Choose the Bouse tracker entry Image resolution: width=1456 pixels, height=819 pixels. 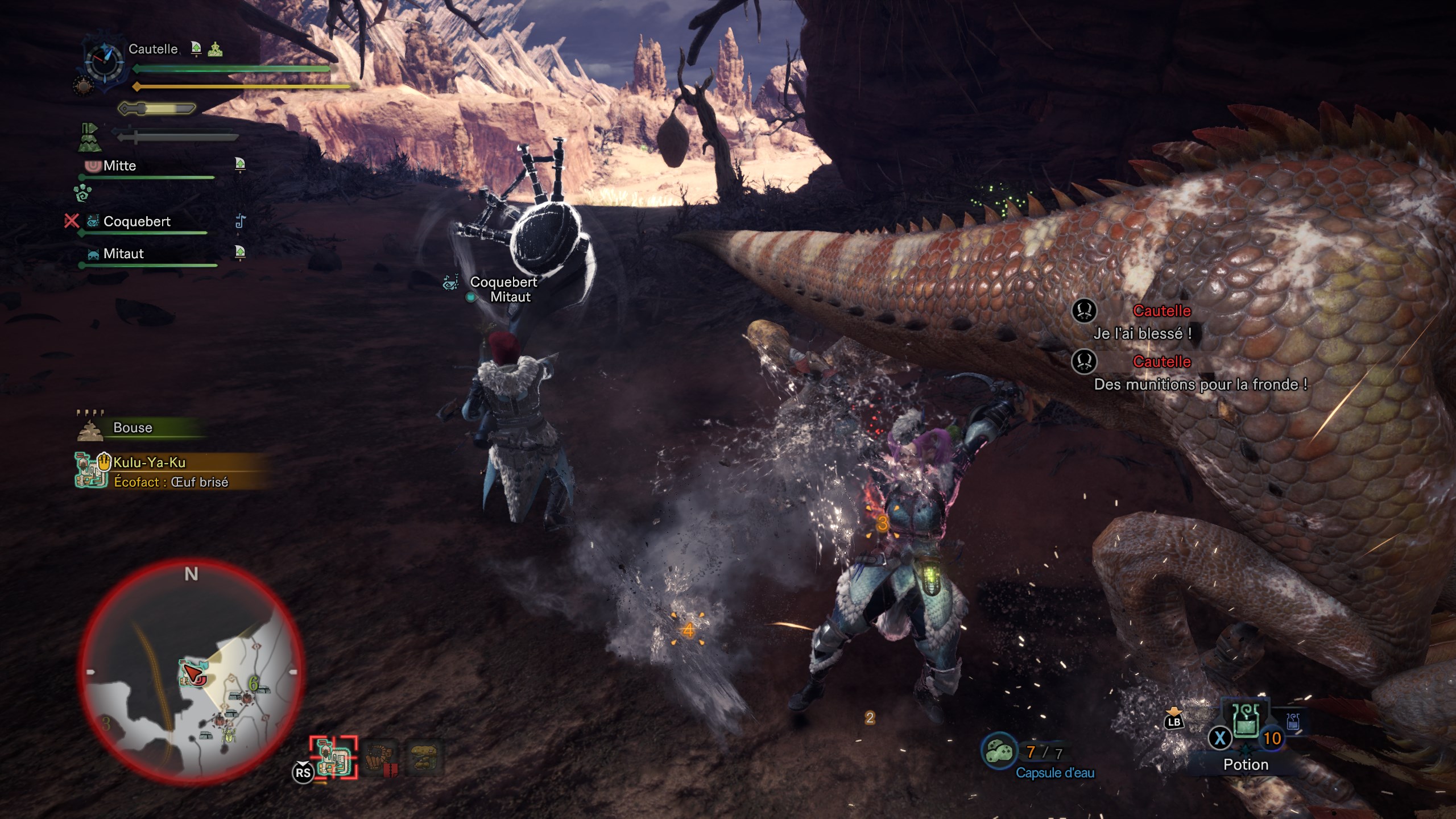pyautogui.click(x=133, y=428)
